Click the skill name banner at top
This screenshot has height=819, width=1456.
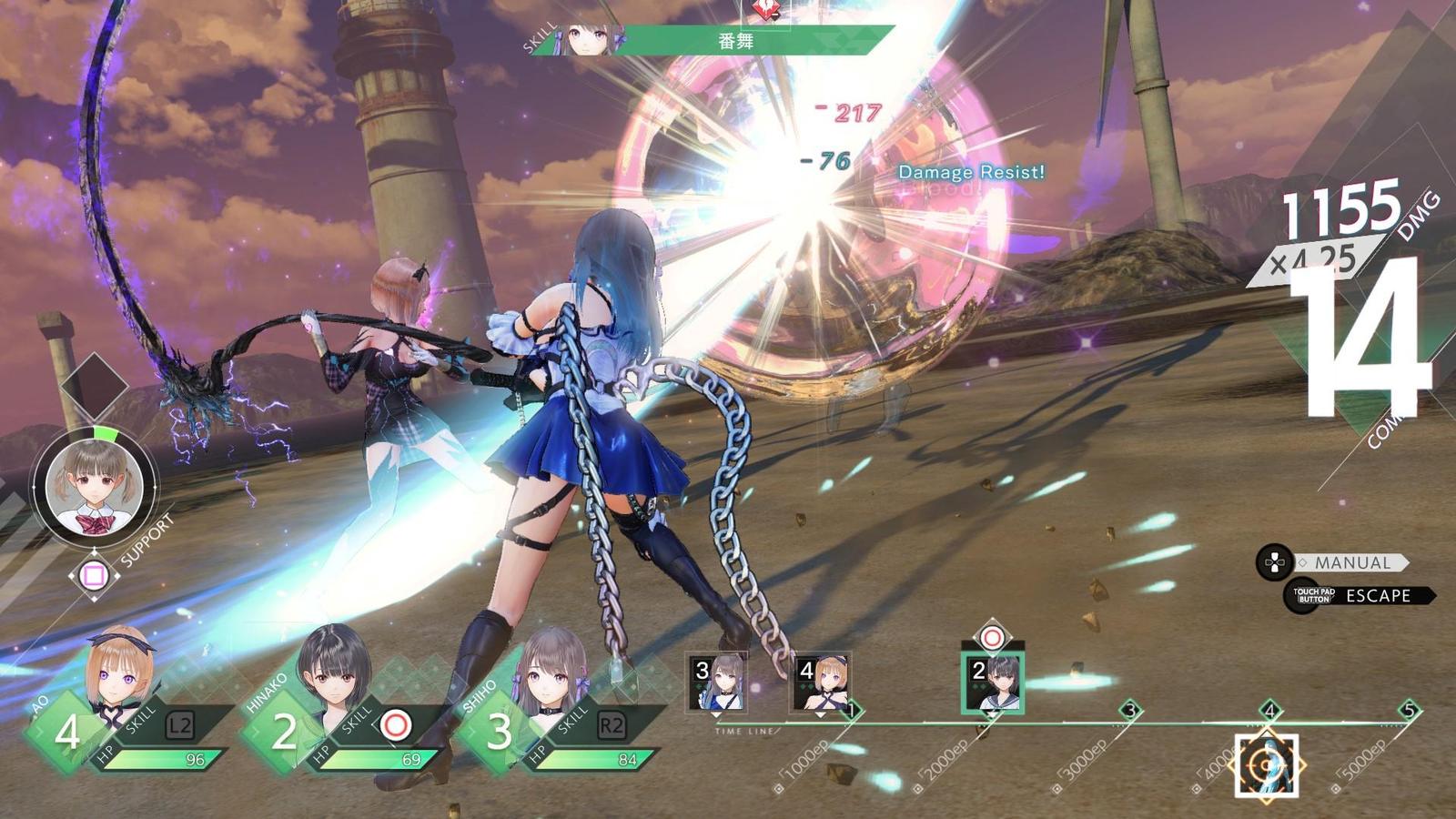pos(735,41)
